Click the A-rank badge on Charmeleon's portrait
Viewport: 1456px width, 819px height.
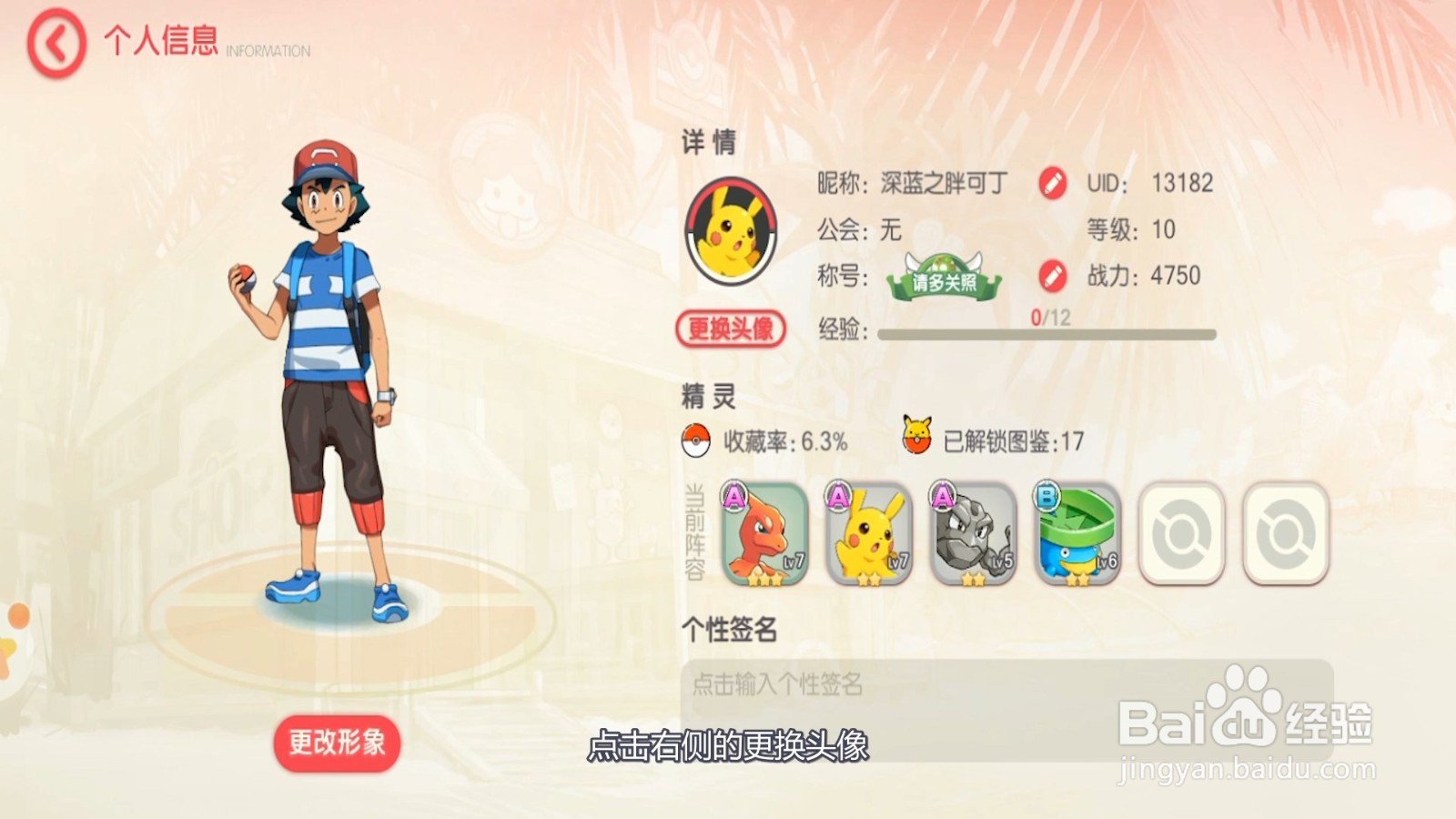[733, 496]
